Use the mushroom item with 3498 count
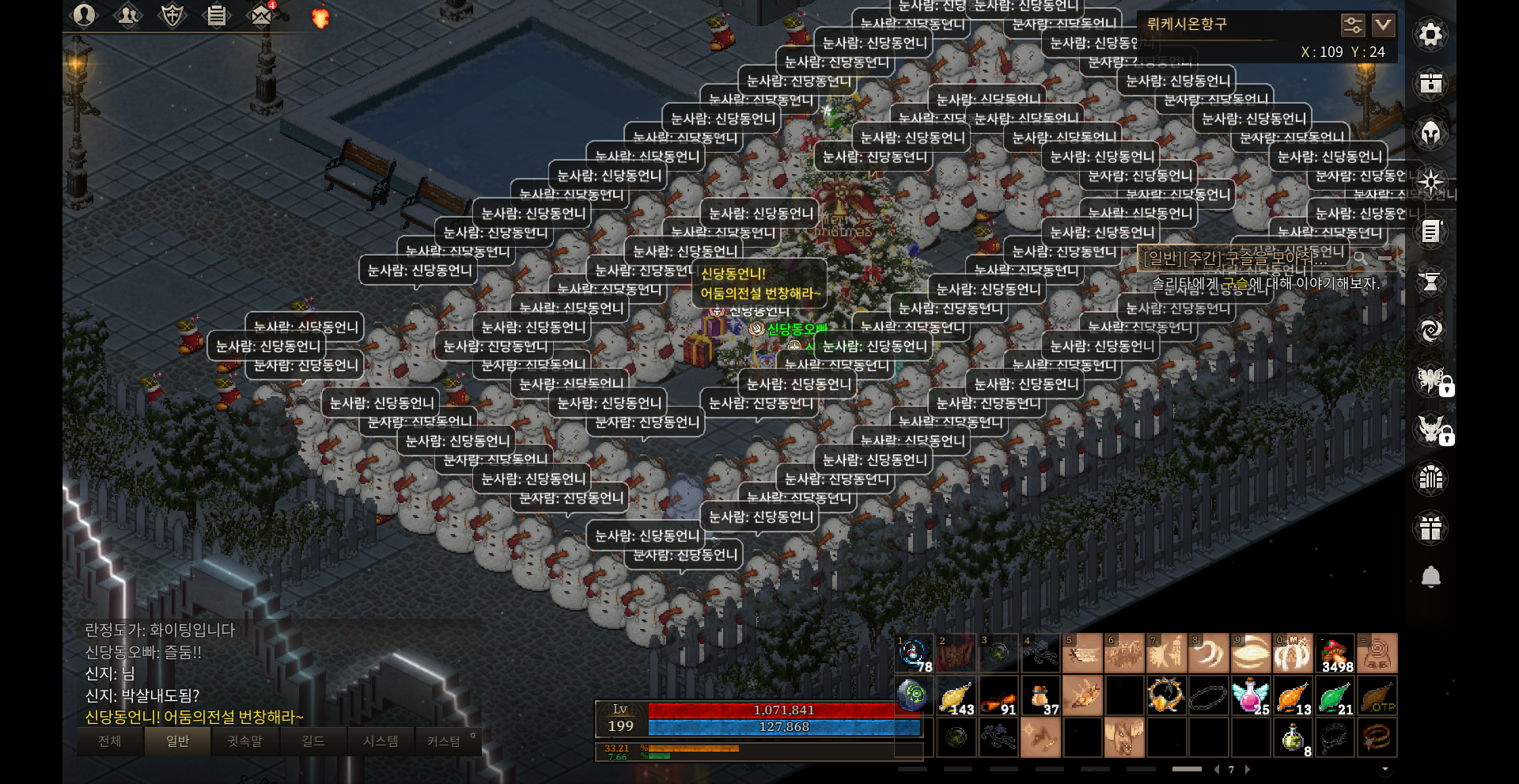This screenshot has width=1519, height=784. (1335, 653)
